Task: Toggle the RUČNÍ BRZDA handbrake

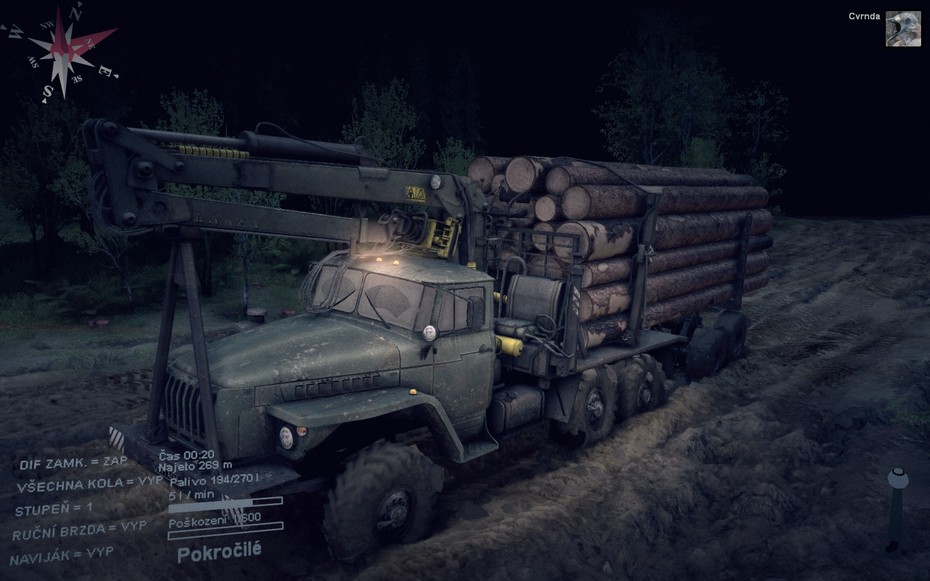Action: click(x=79, y=530)
